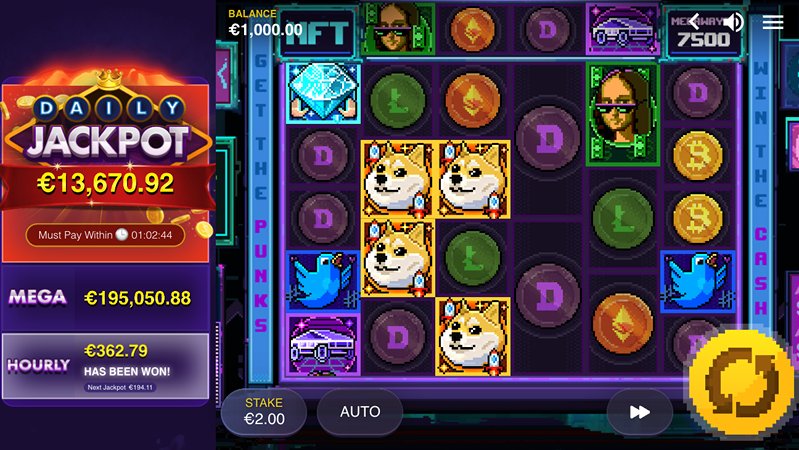
Task: View the Mega jackpot details
Action: click(x=106, y=297)
